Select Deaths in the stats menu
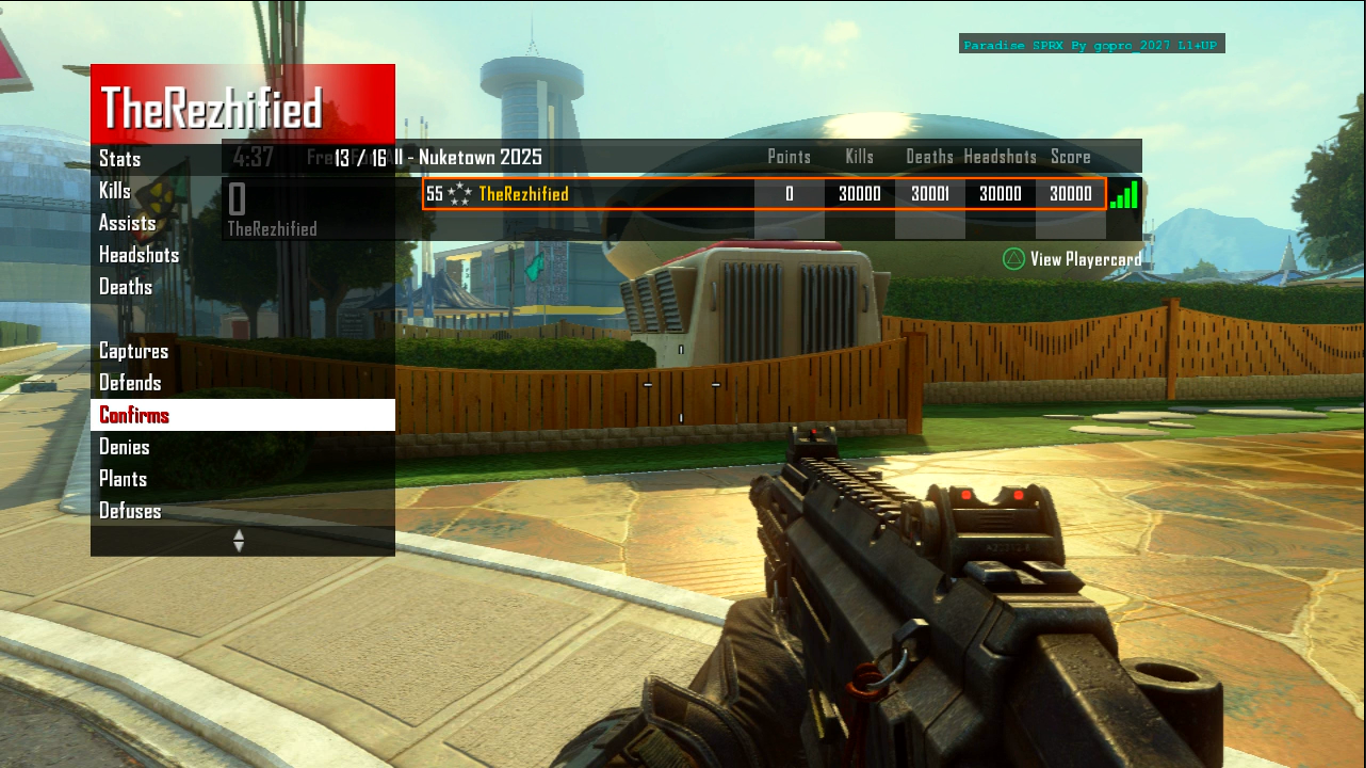This screenshot has width=1366, height=768. [x=125, y=287]
